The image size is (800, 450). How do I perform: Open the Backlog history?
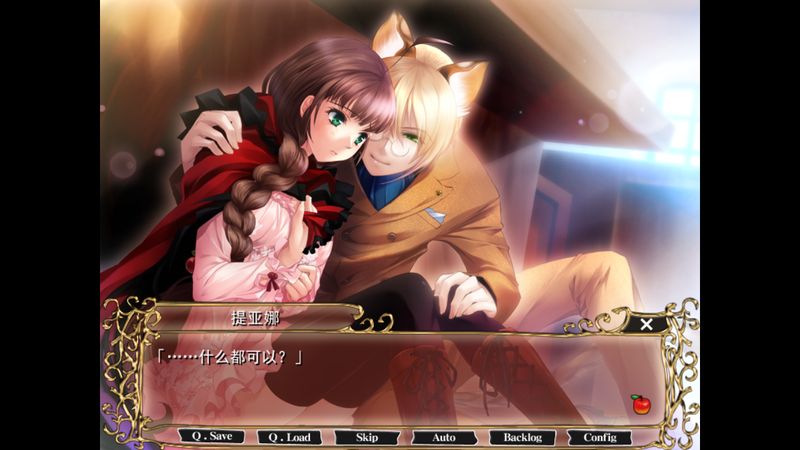click(x=522, y=437)
